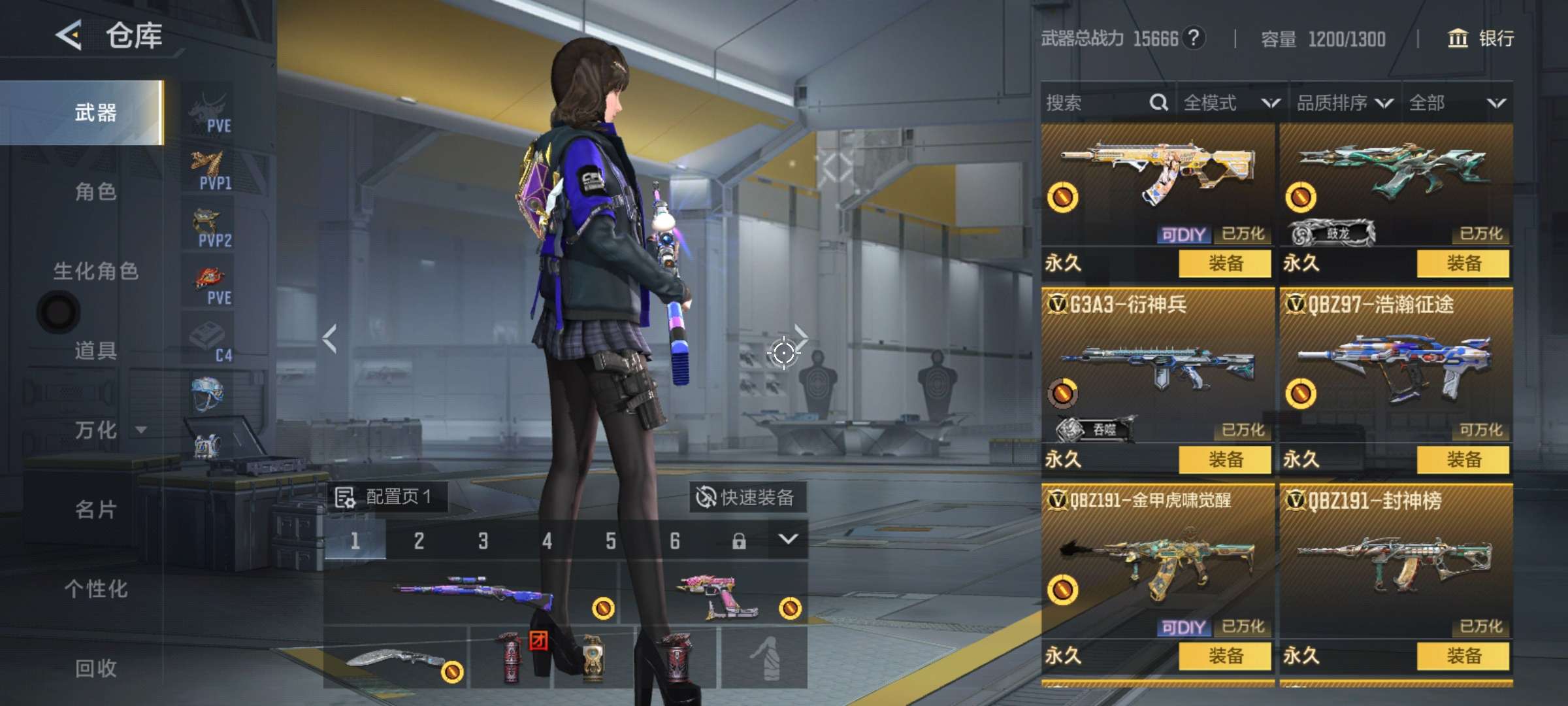Open the 全部 filter dropdown

pos(1457,103)
